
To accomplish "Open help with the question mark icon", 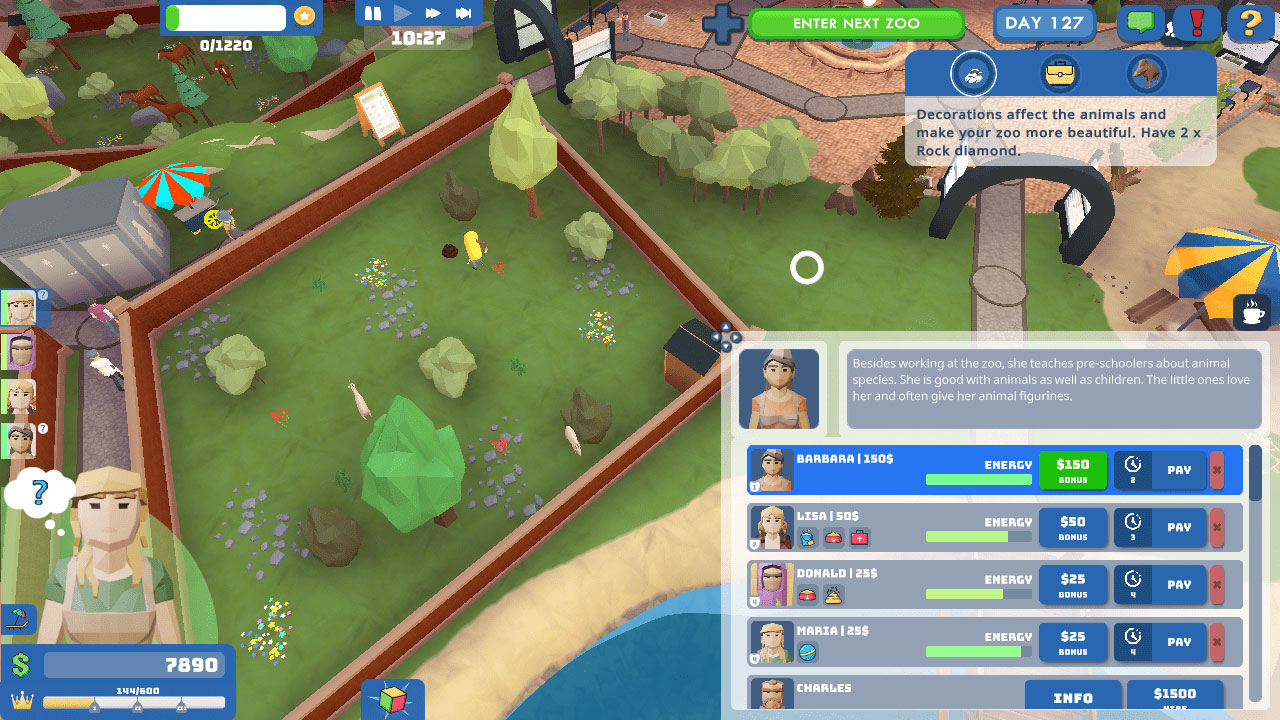I will [1249, 24].
